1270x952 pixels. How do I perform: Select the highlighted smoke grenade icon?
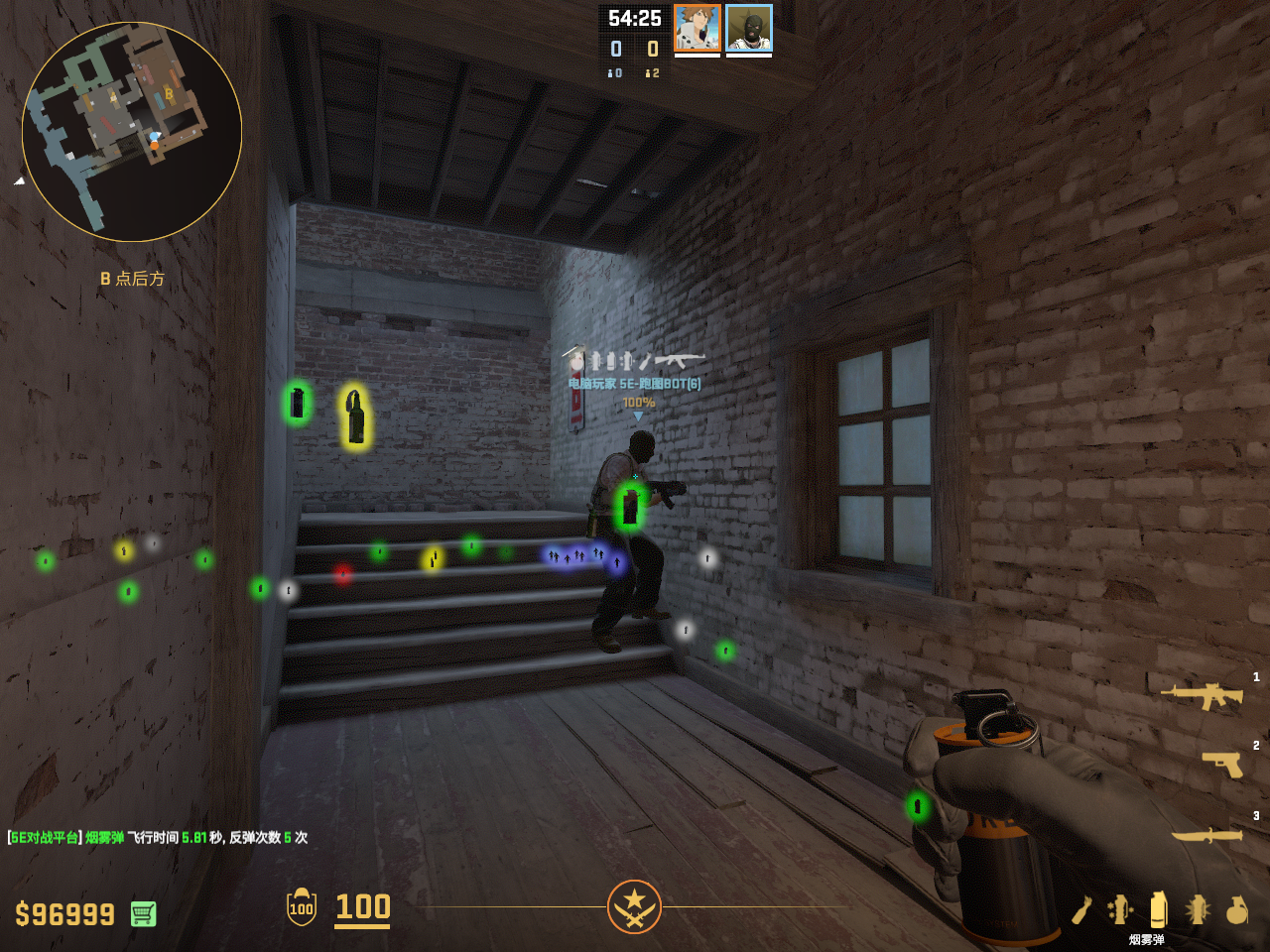1158,908
